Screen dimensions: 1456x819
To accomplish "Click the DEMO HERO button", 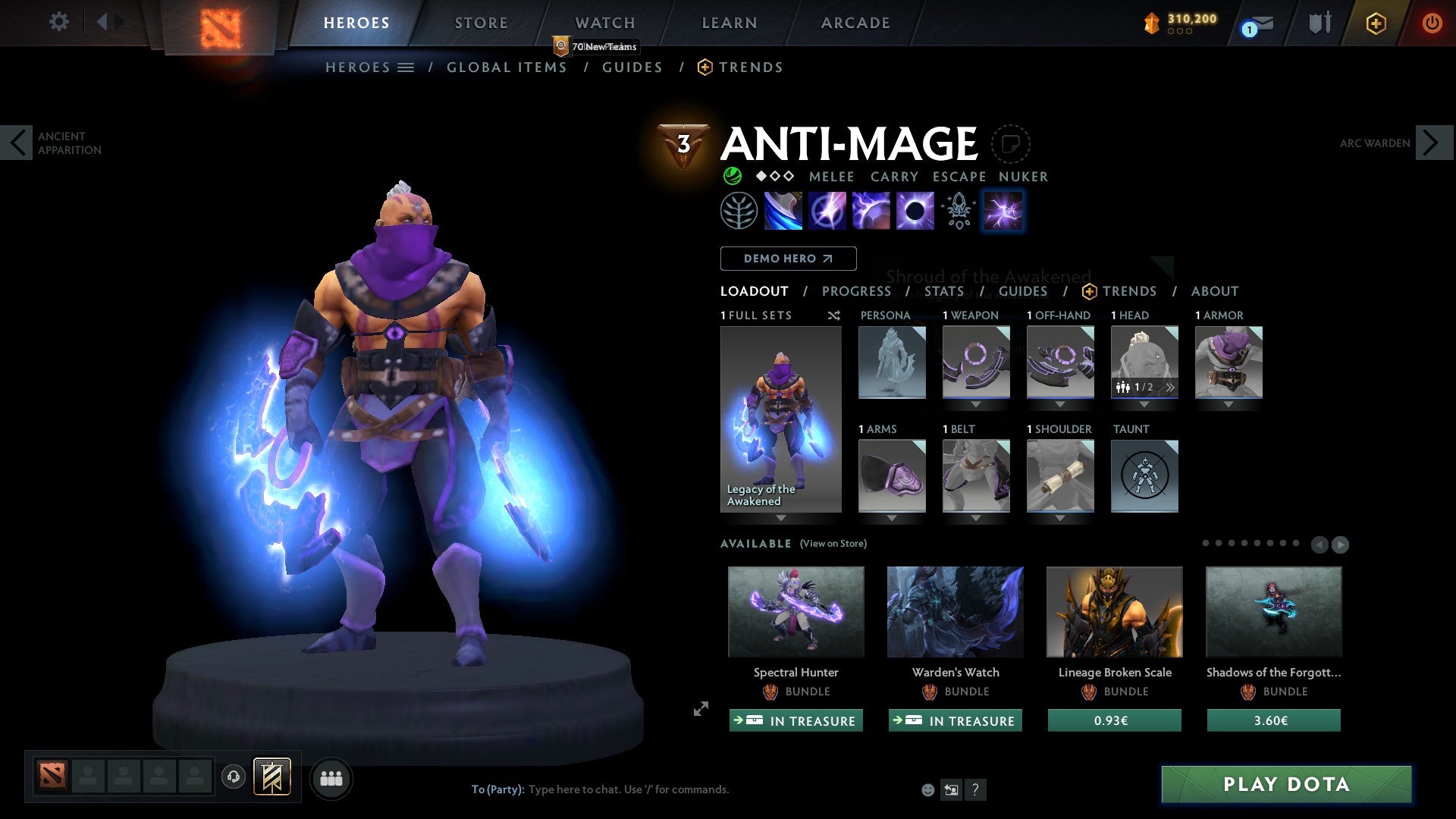I will [788, 259].
